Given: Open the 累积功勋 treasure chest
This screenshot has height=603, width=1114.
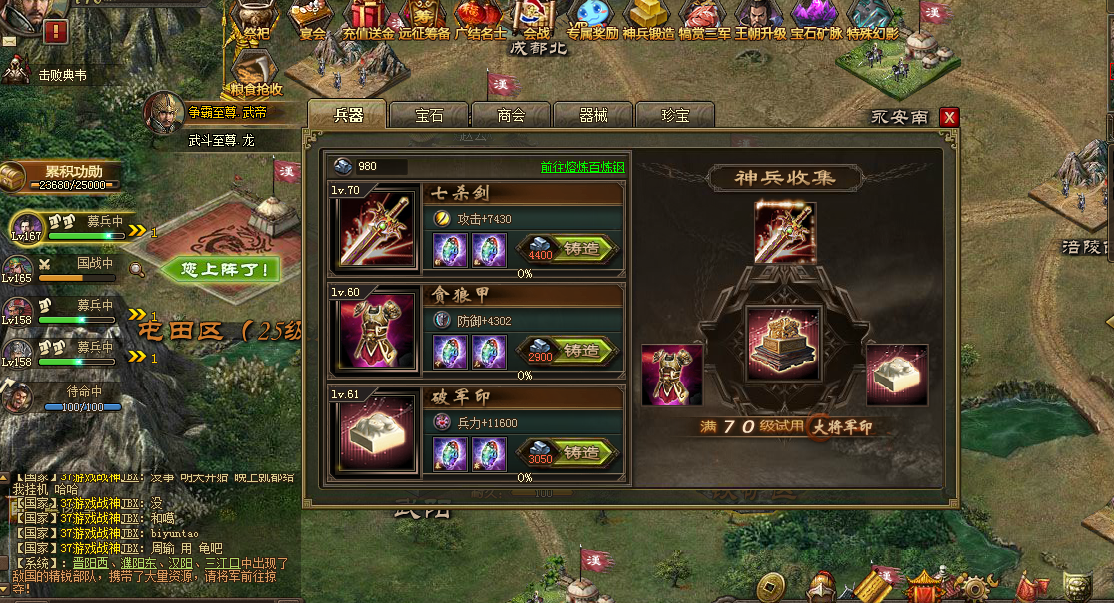Looking at the screenshot, I should pos(13,178).
